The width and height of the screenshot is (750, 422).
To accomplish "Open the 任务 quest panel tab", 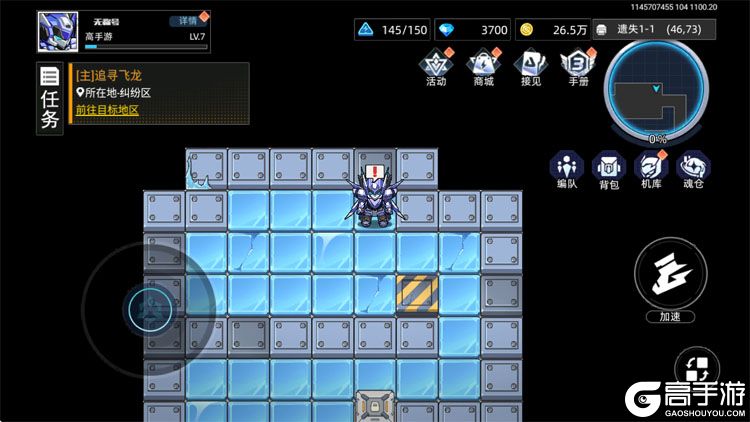I will (x=49, y=97).
